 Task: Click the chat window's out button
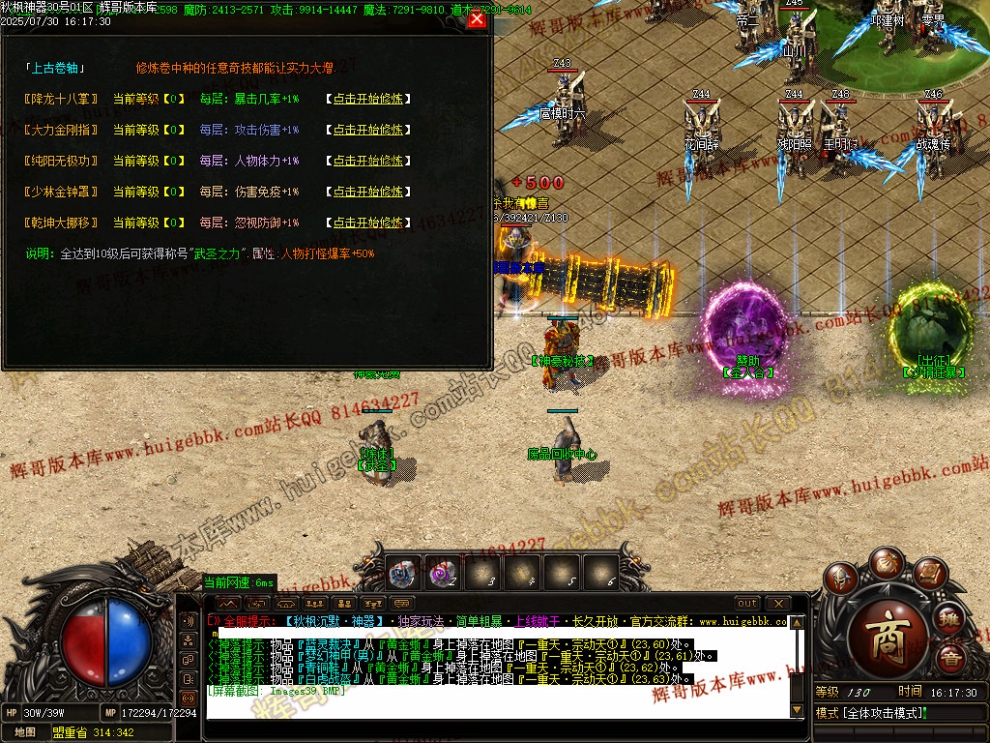point(747,603)
